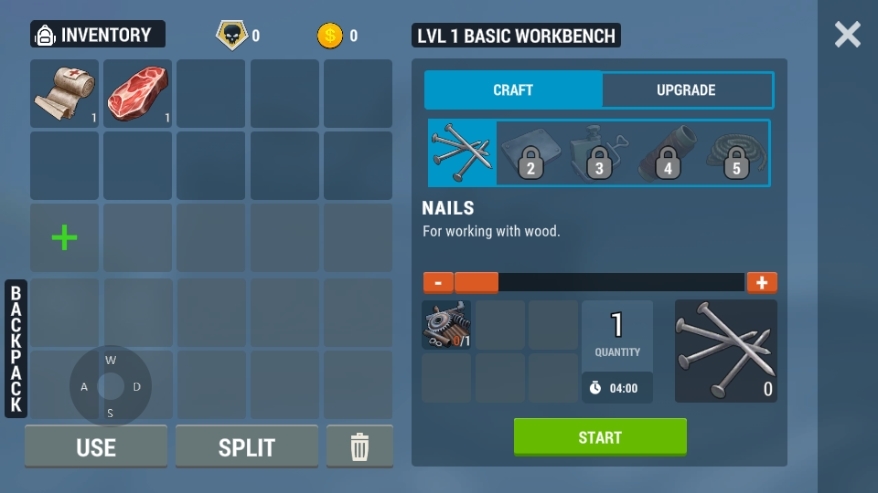Delete item with the trash can button
This screenshot has height=493, width=878.
tap(359, 447)
